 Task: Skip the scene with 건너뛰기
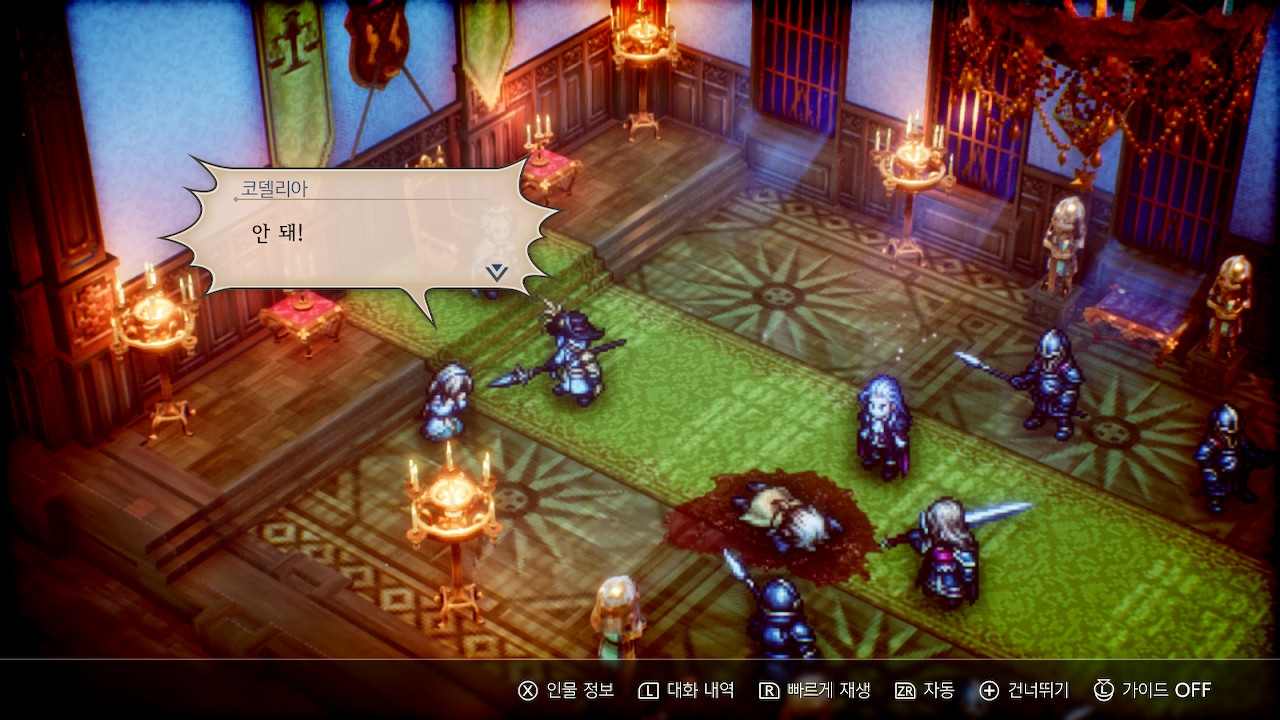(x=1024, y=690)
